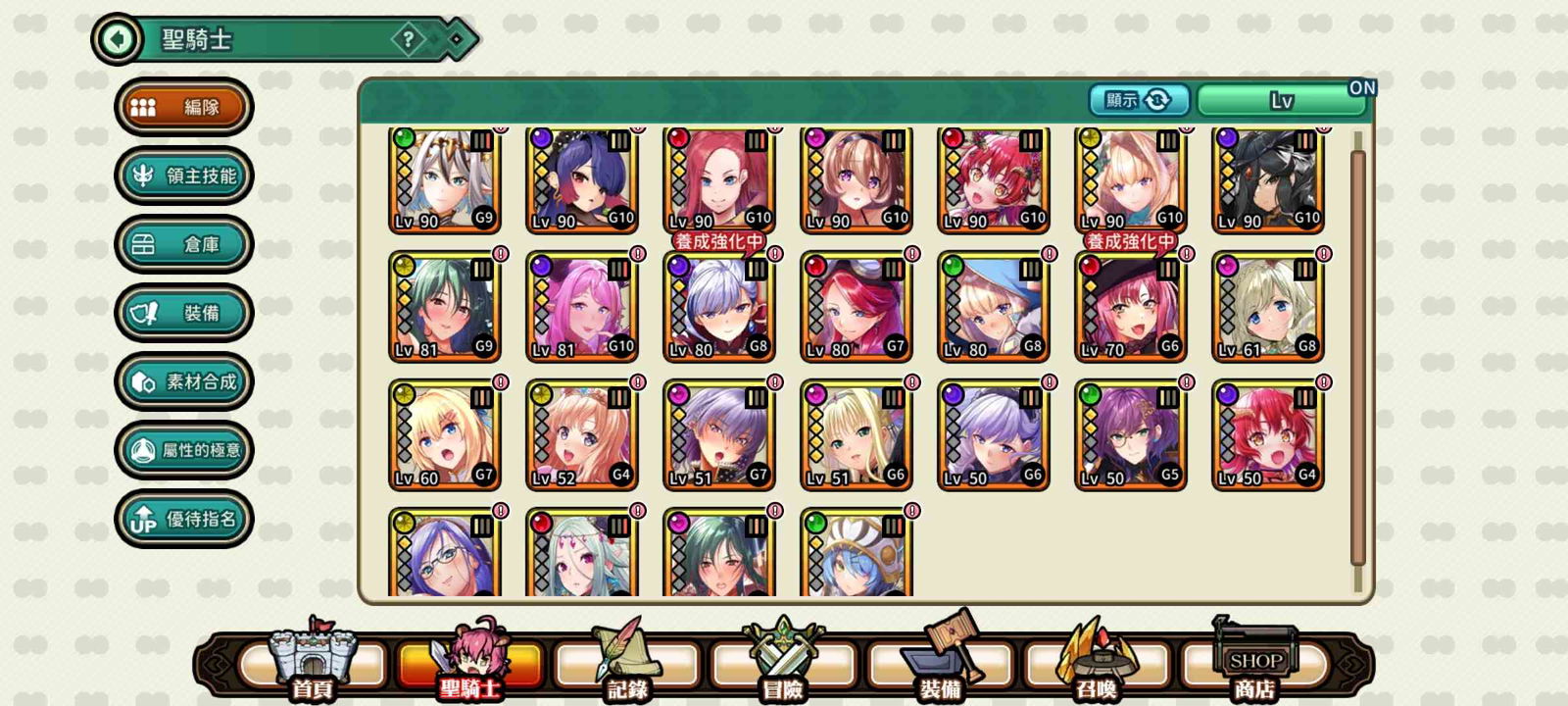Cycle the 顯示 display mode
The image size is (1568, 706).
(1140, 99)
